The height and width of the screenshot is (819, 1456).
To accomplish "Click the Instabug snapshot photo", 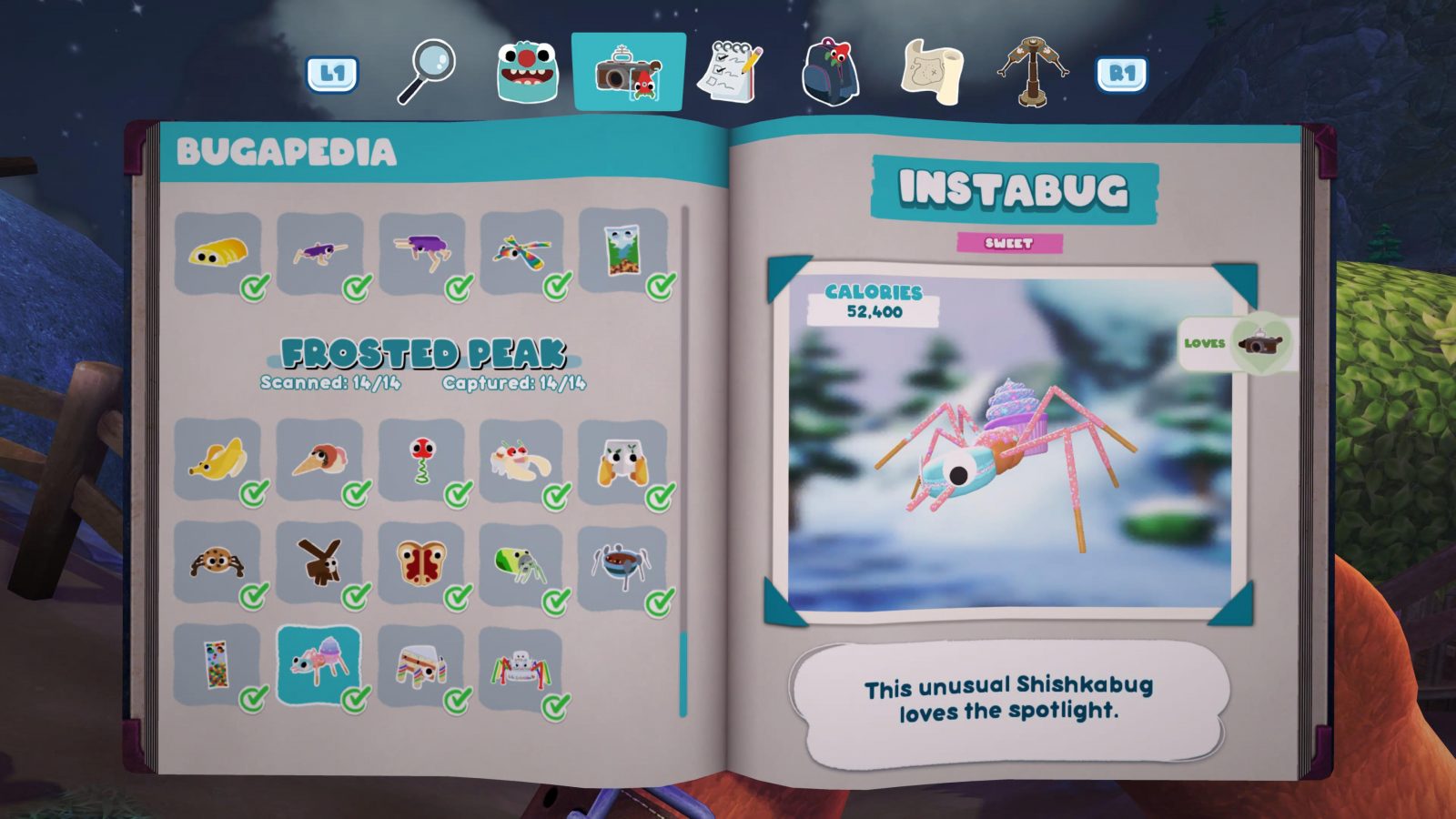I will pos(1013,446).
